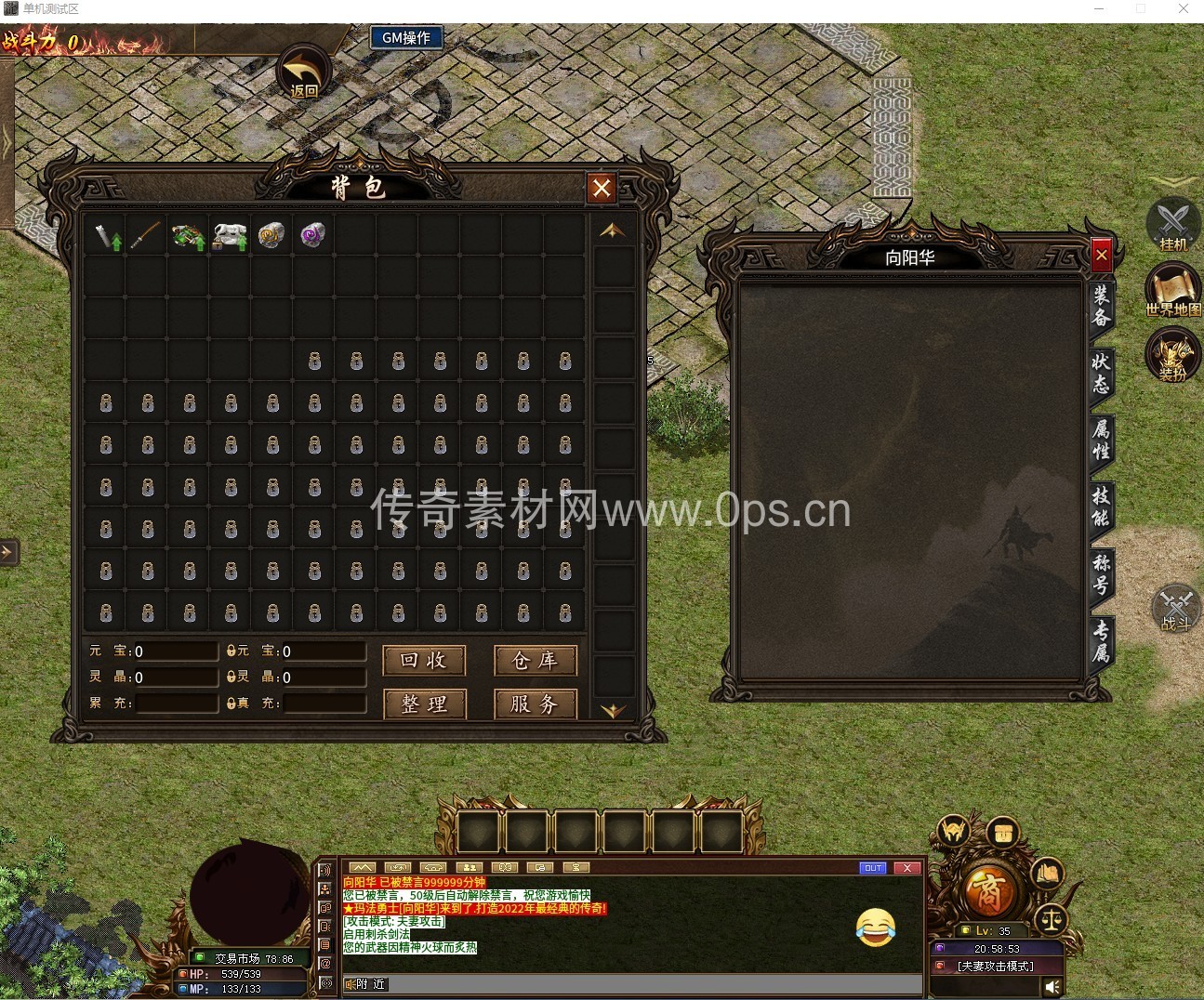Open the 商 shop orb

point(986,890)
